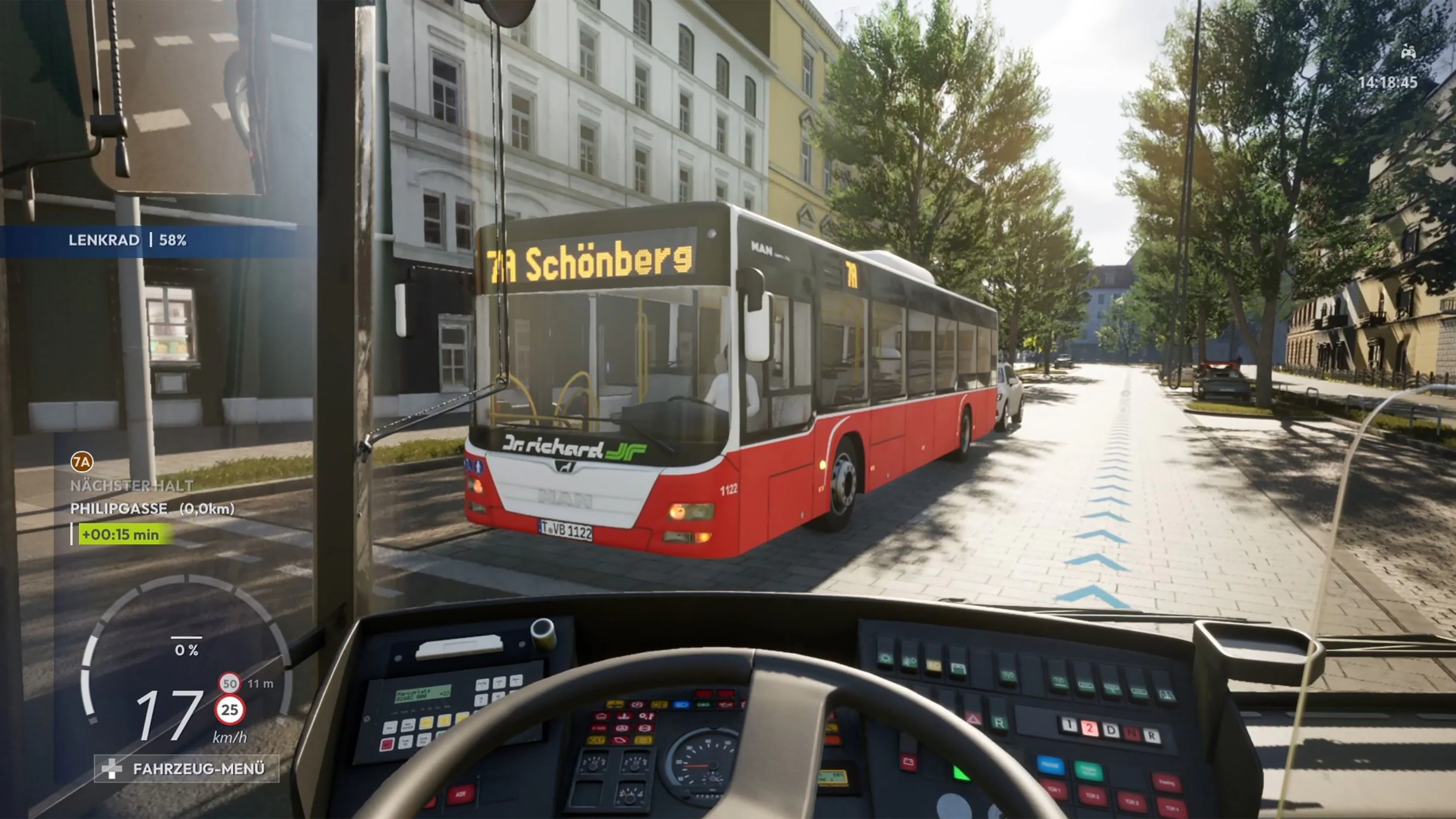Click the ticket machine LCD display

pos(424,694)
